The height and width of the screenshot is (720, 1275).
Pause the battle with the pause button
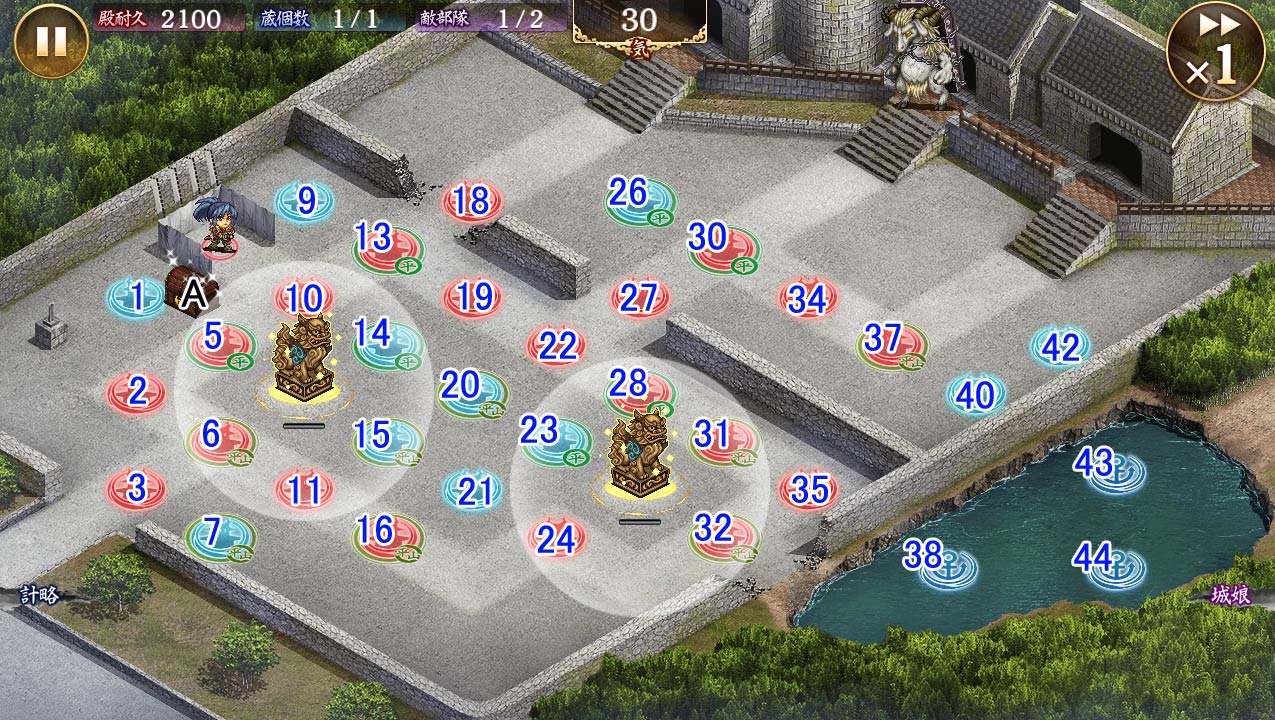tap(51, 41)
